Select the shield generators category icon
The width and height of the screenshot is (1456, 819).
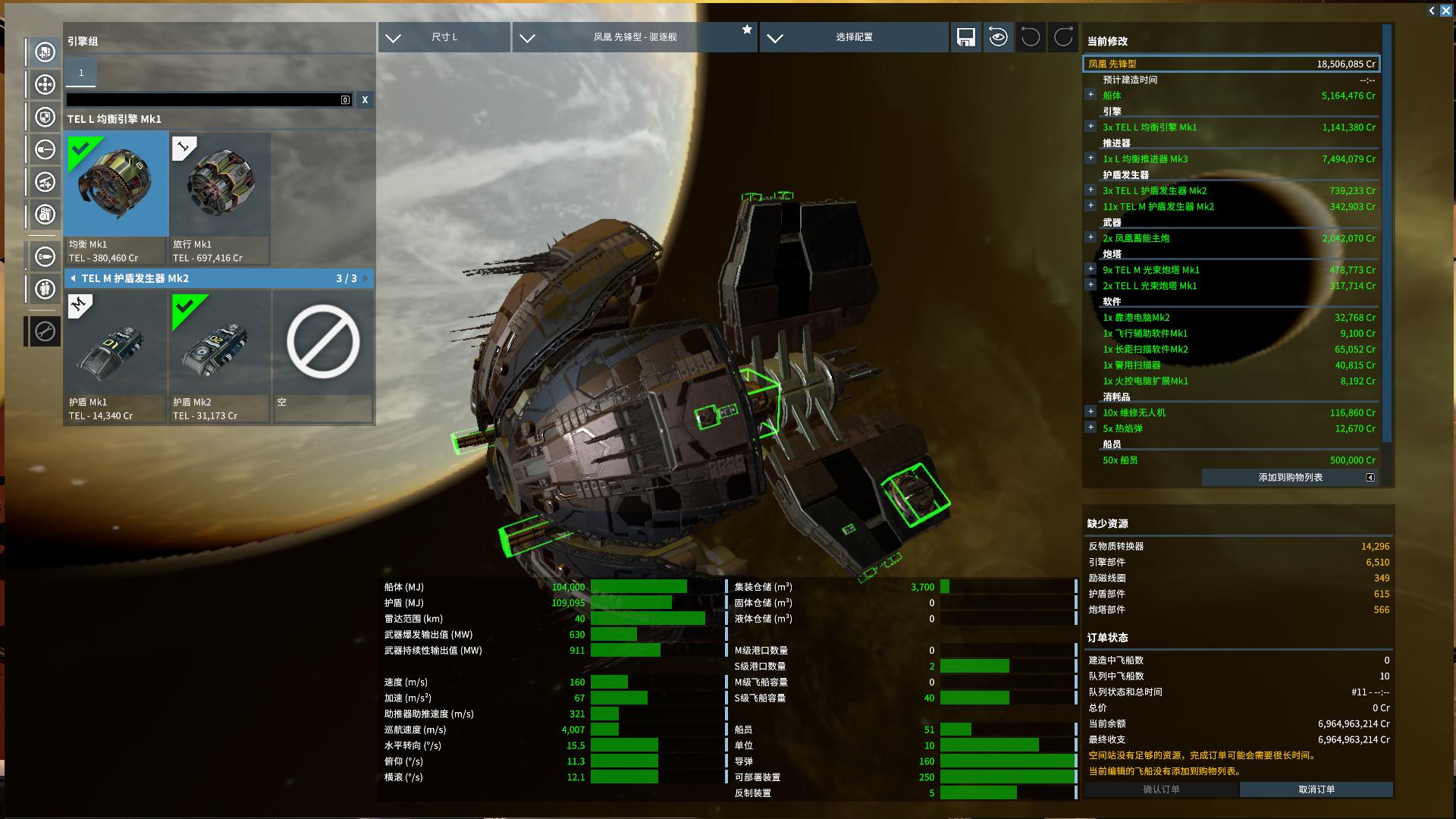click(x=43, y=117)
